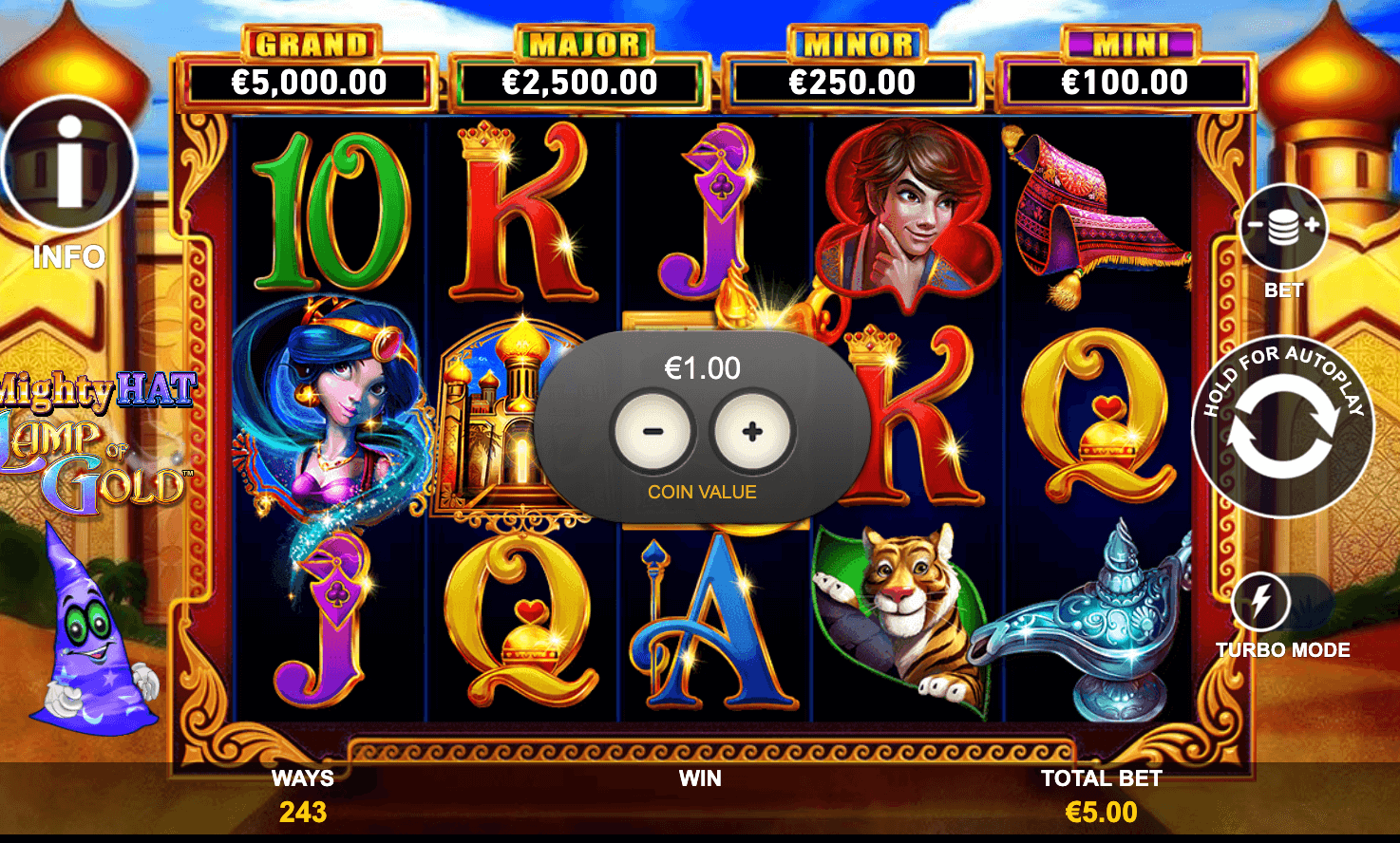Toggle the BET coin stack button

[x=1283, y=228]
